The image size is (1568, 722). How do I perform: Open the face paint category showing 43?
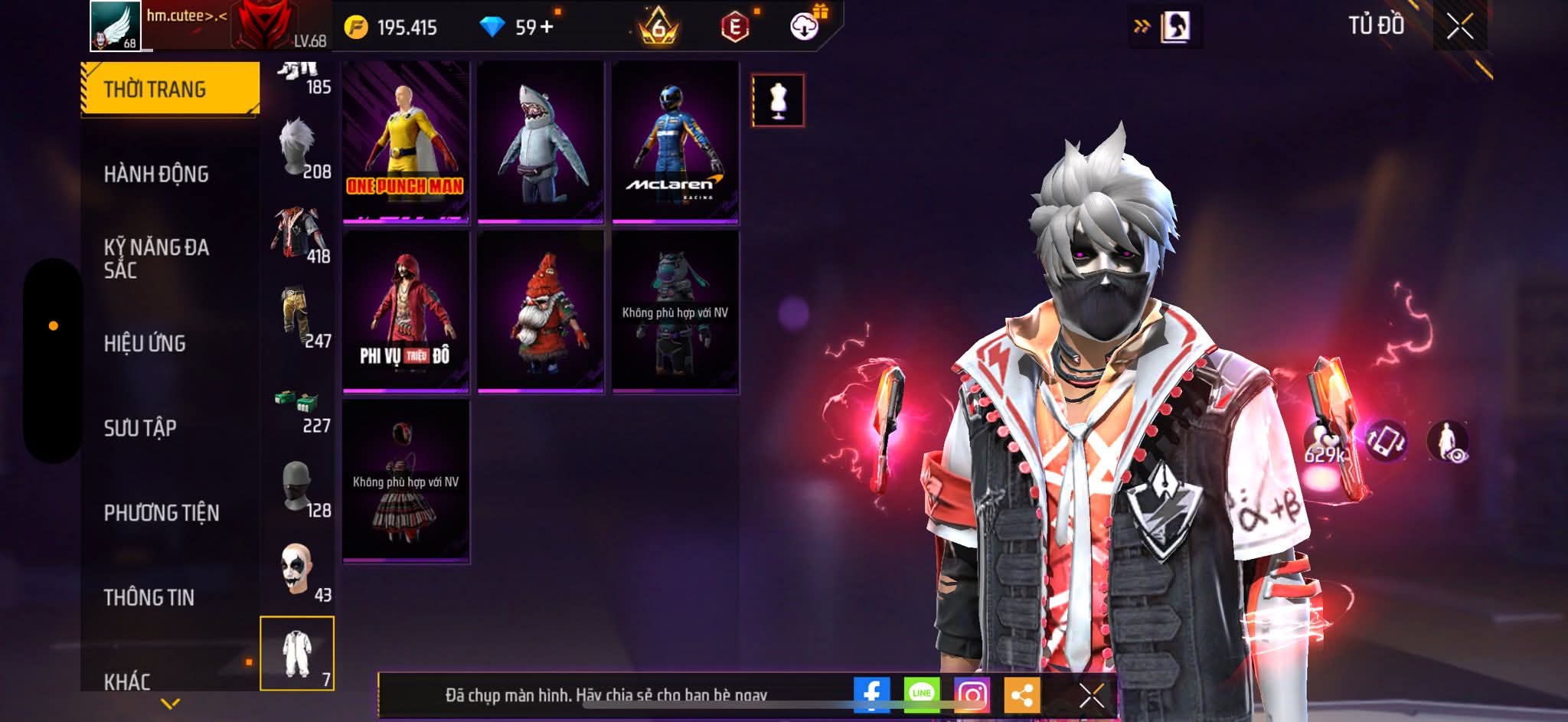299,572
